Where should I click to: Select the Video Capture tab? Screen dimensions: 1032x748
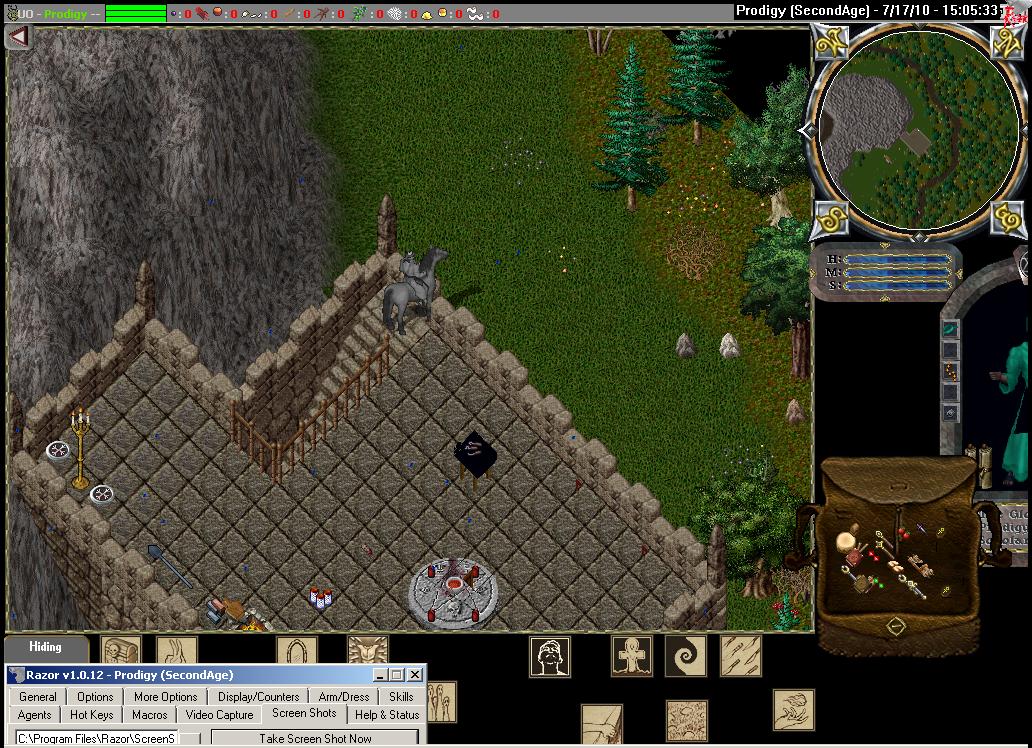point(220,715)
